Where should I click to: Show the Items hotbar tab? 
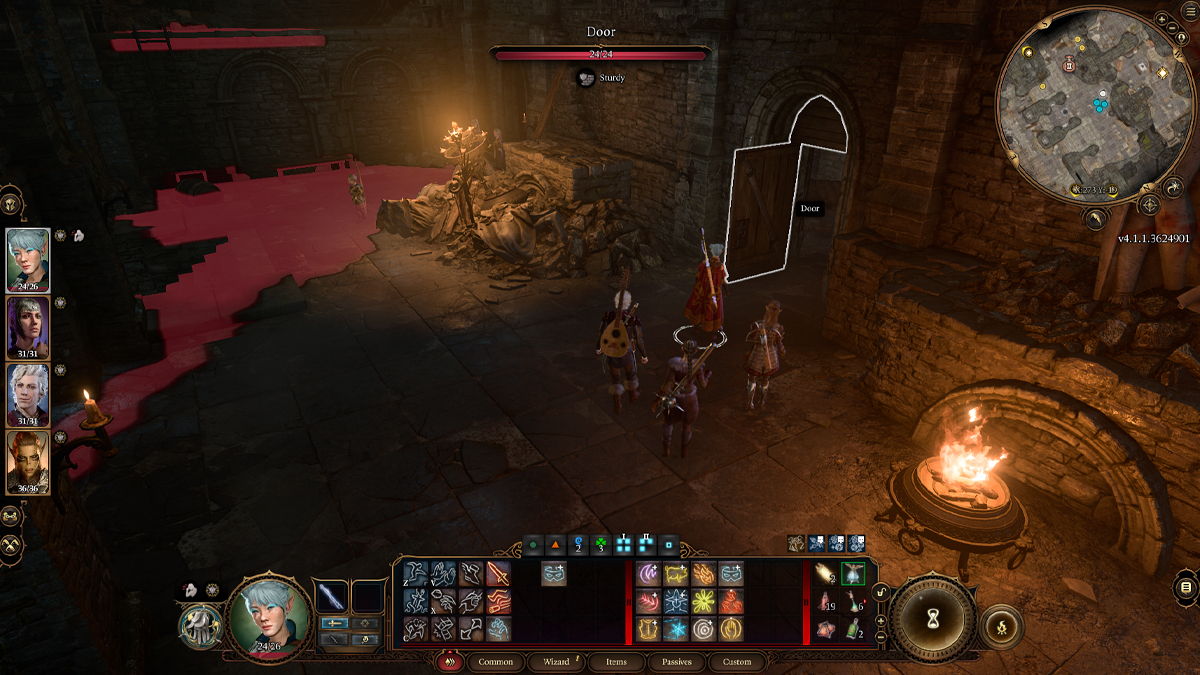tap(616, 662)
